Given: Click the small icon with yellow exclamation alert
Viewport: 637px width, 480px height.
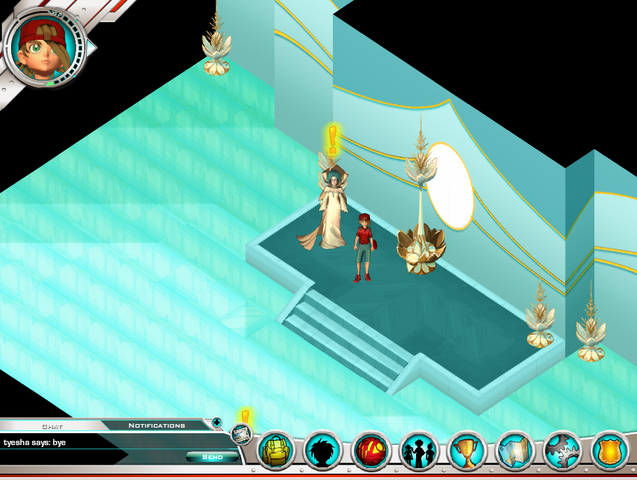Looking at the screenshot, I should pyautogui.click(x=241, y=432).
